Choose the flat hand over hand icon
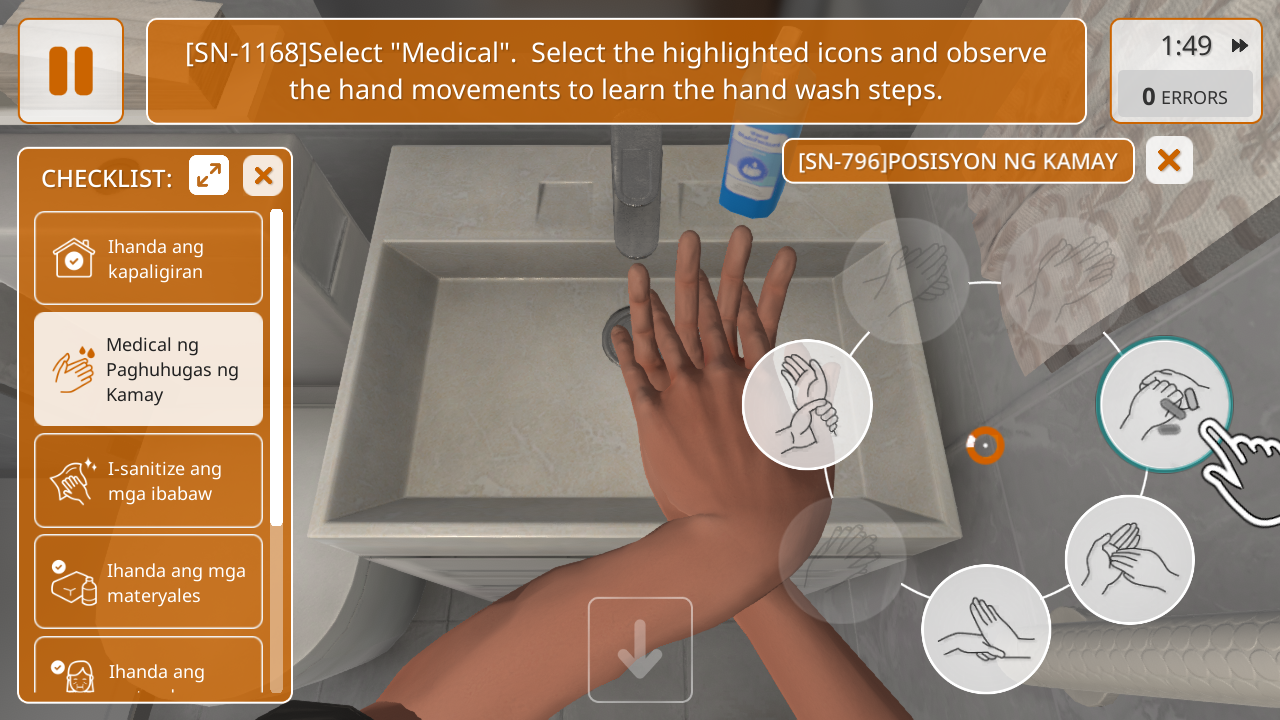 tap(985, 628)
